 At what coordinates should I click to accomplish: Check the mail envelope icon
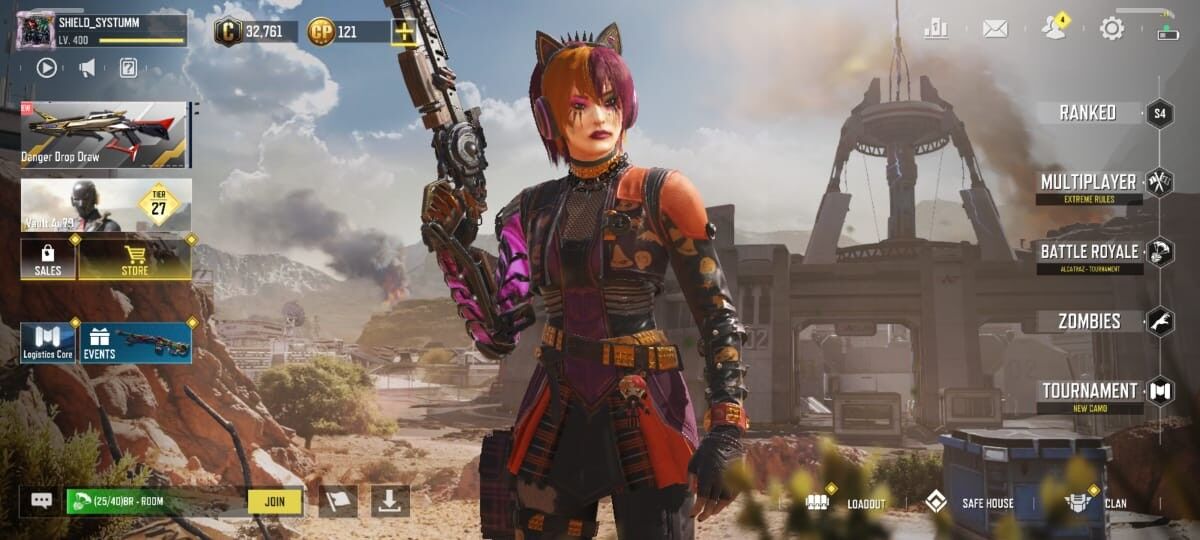tap(995, 29)
